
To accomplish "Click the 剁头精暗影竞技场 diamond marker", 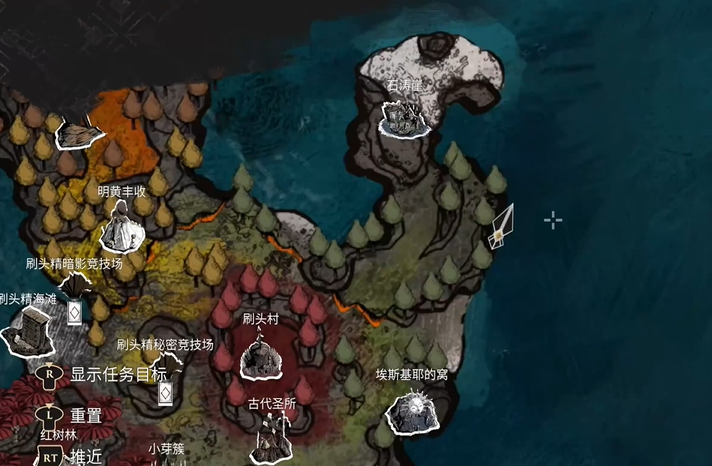I will tap(74, 312).
